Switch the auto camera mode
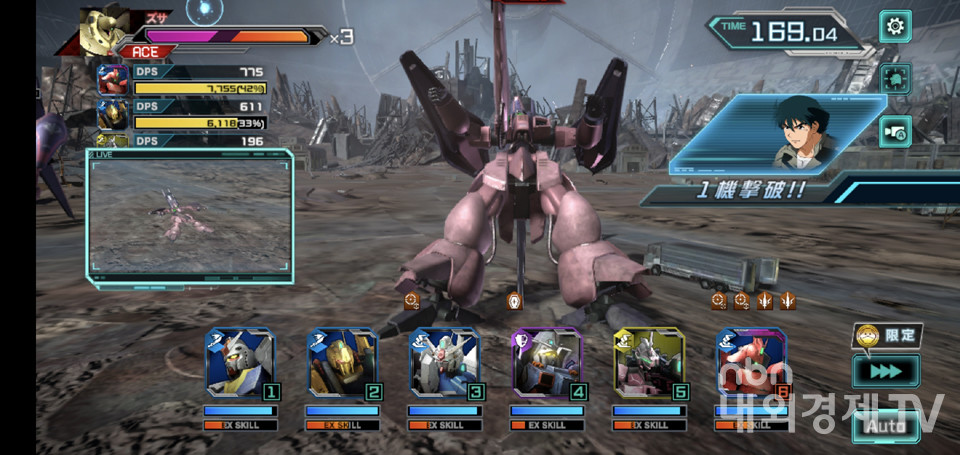Viewport: 960px width, 455px height. (895, 131)
